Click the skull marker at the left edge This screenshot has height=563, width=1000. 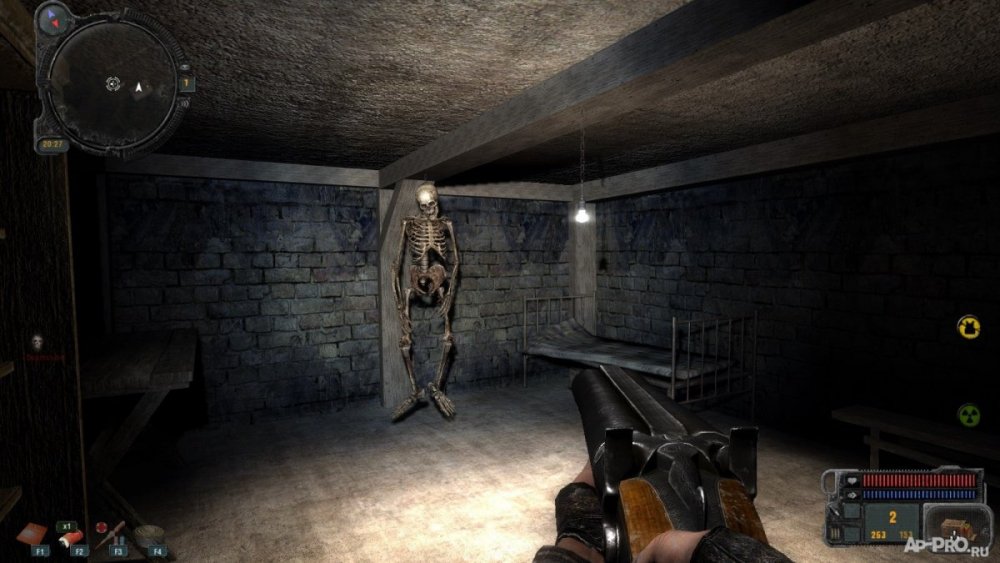(37, 342)
